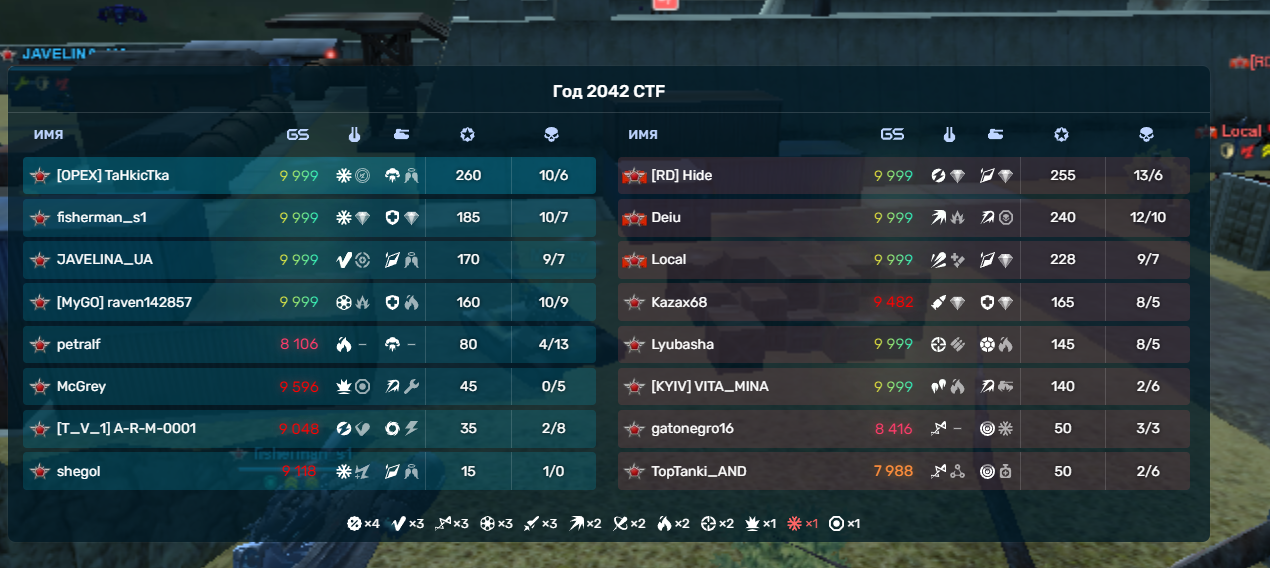
Task: Select [KYIV] VITA_MINA player entry
Action: tap(710, 387)
